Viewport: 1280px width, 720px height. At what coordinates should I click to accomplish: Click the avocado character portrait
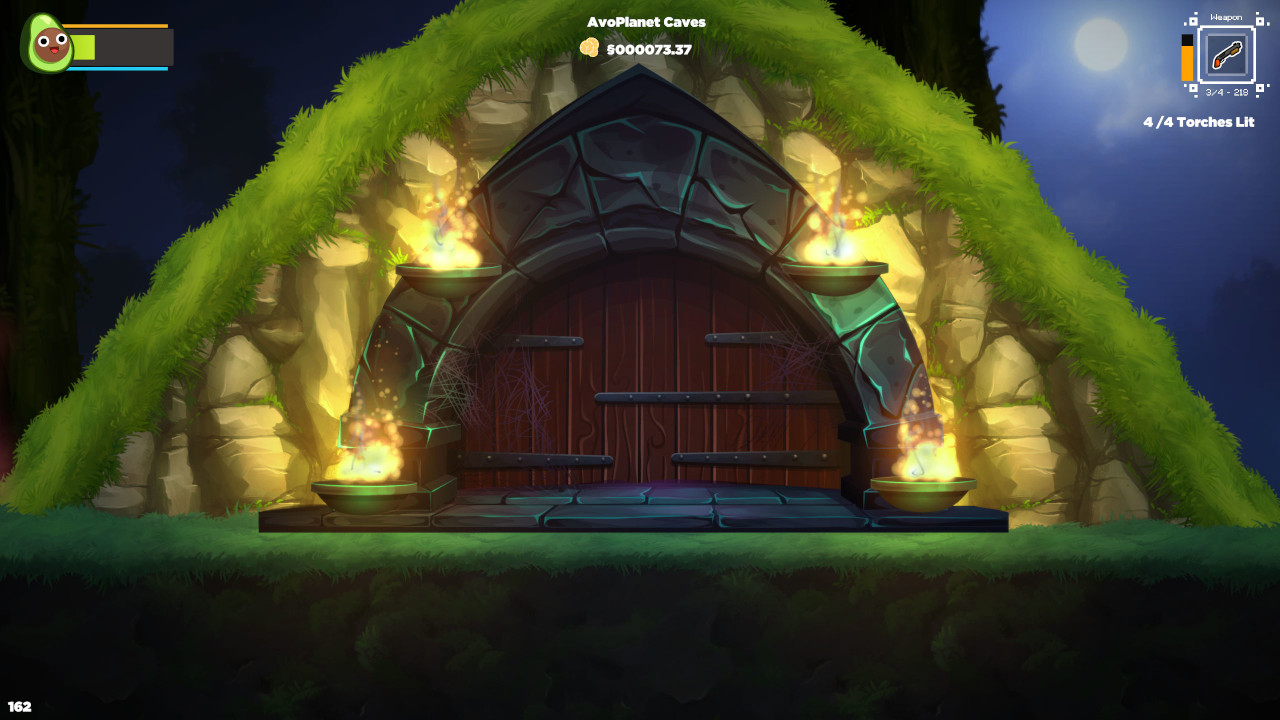(47, 42)
